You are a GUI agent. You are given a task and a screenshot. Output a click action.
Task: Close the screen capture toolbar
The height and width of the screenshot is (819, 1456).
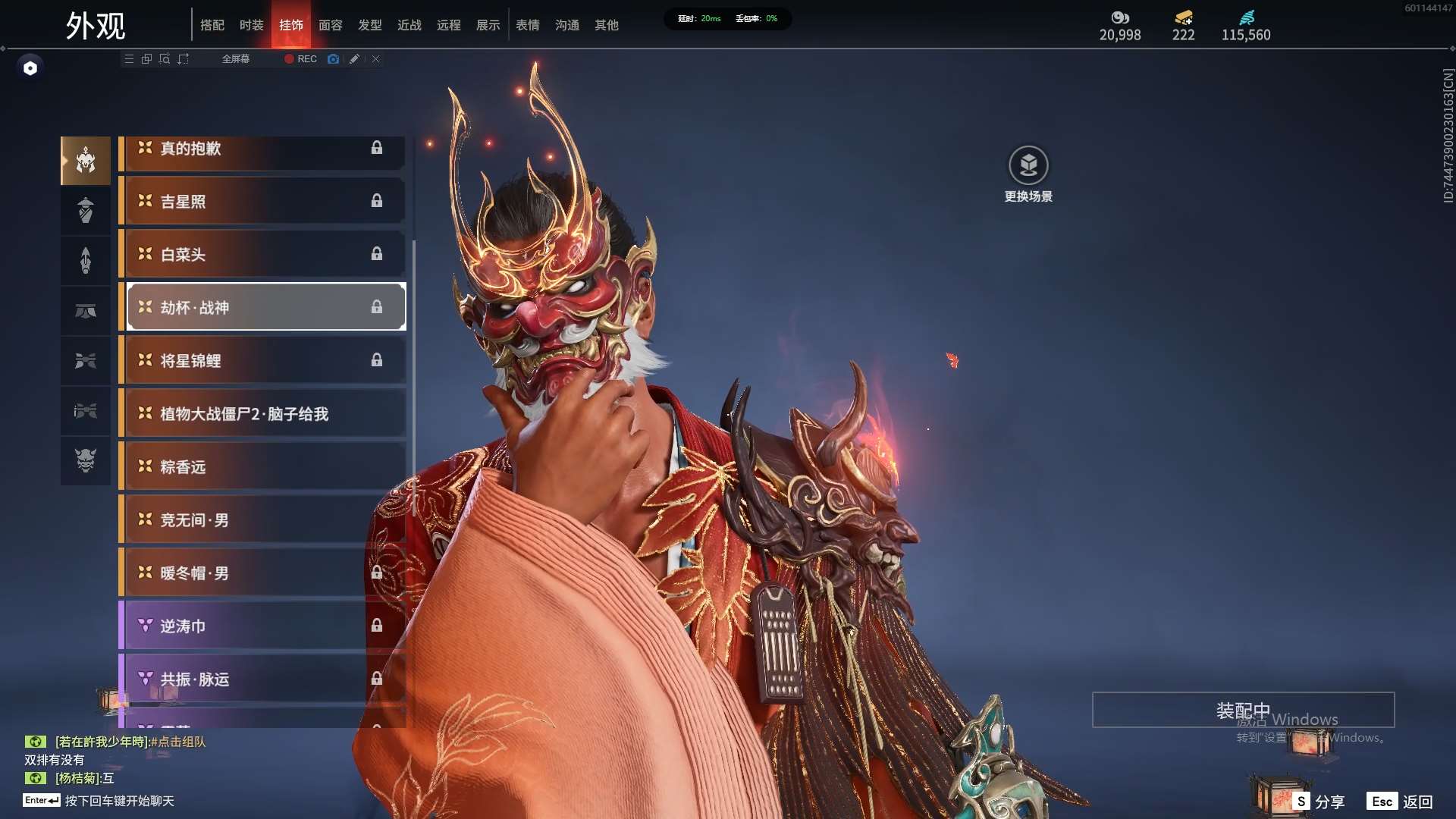tap(375, 59)
